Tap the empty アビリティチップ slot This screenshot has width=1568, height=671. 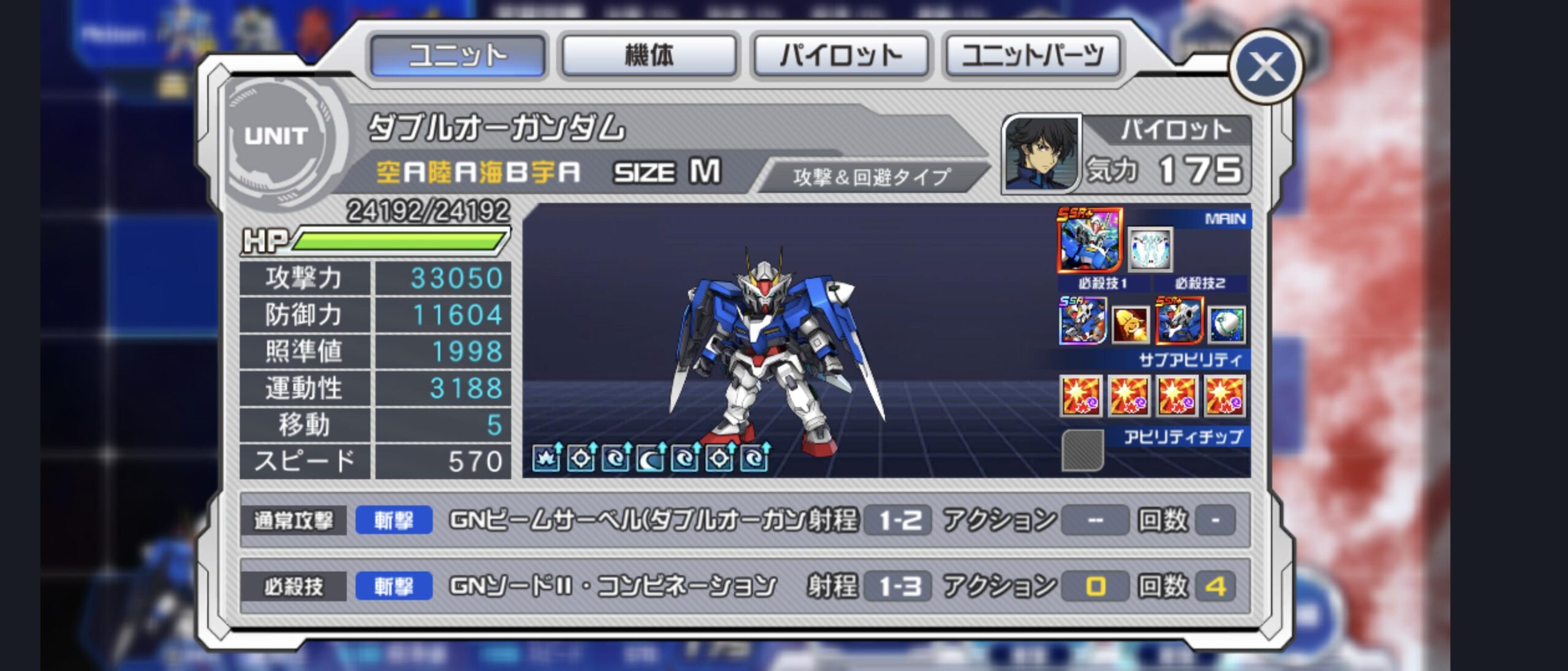pyautogui.click(x=1082, y=451)
